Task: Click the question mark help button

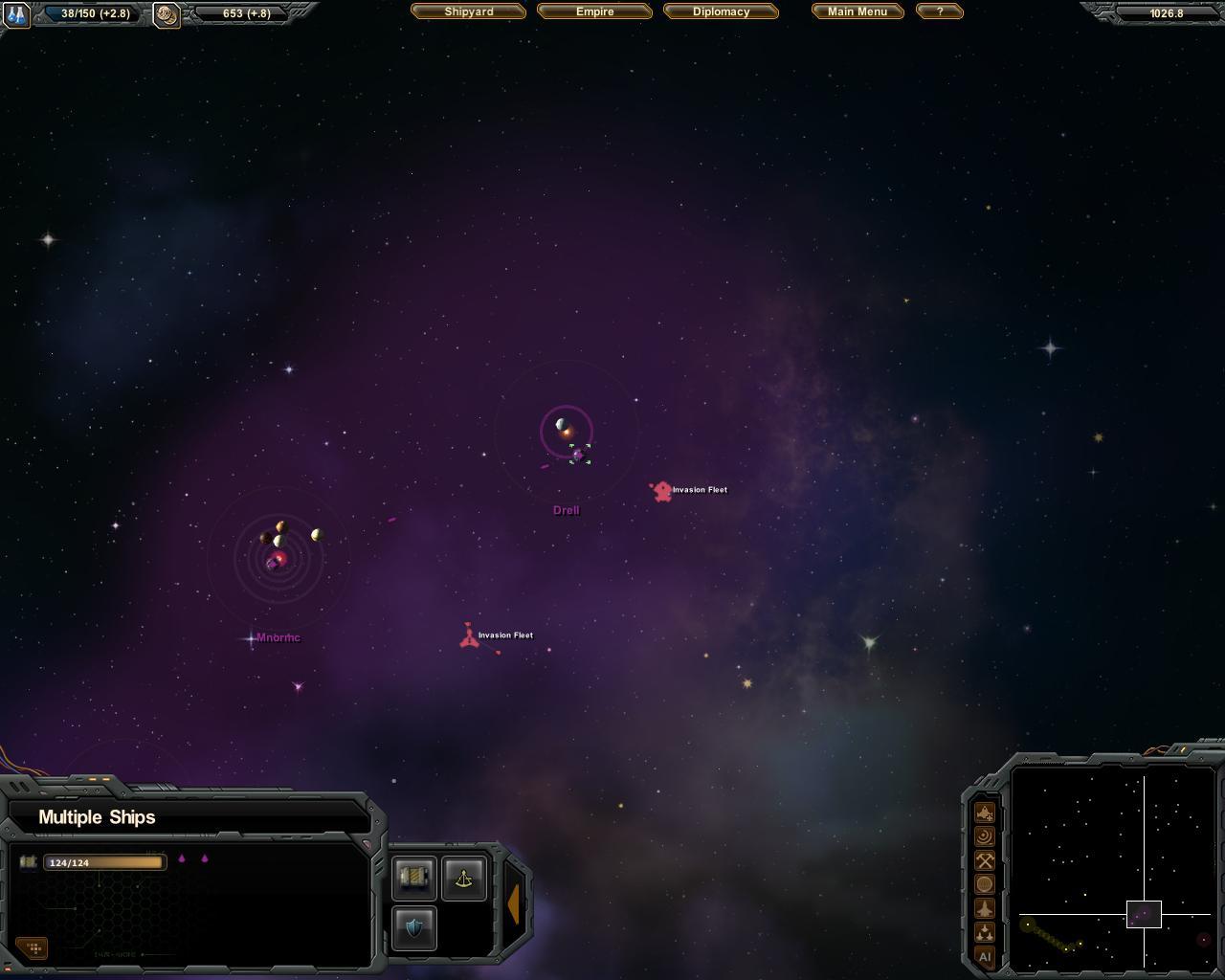Action: [939, 11]
